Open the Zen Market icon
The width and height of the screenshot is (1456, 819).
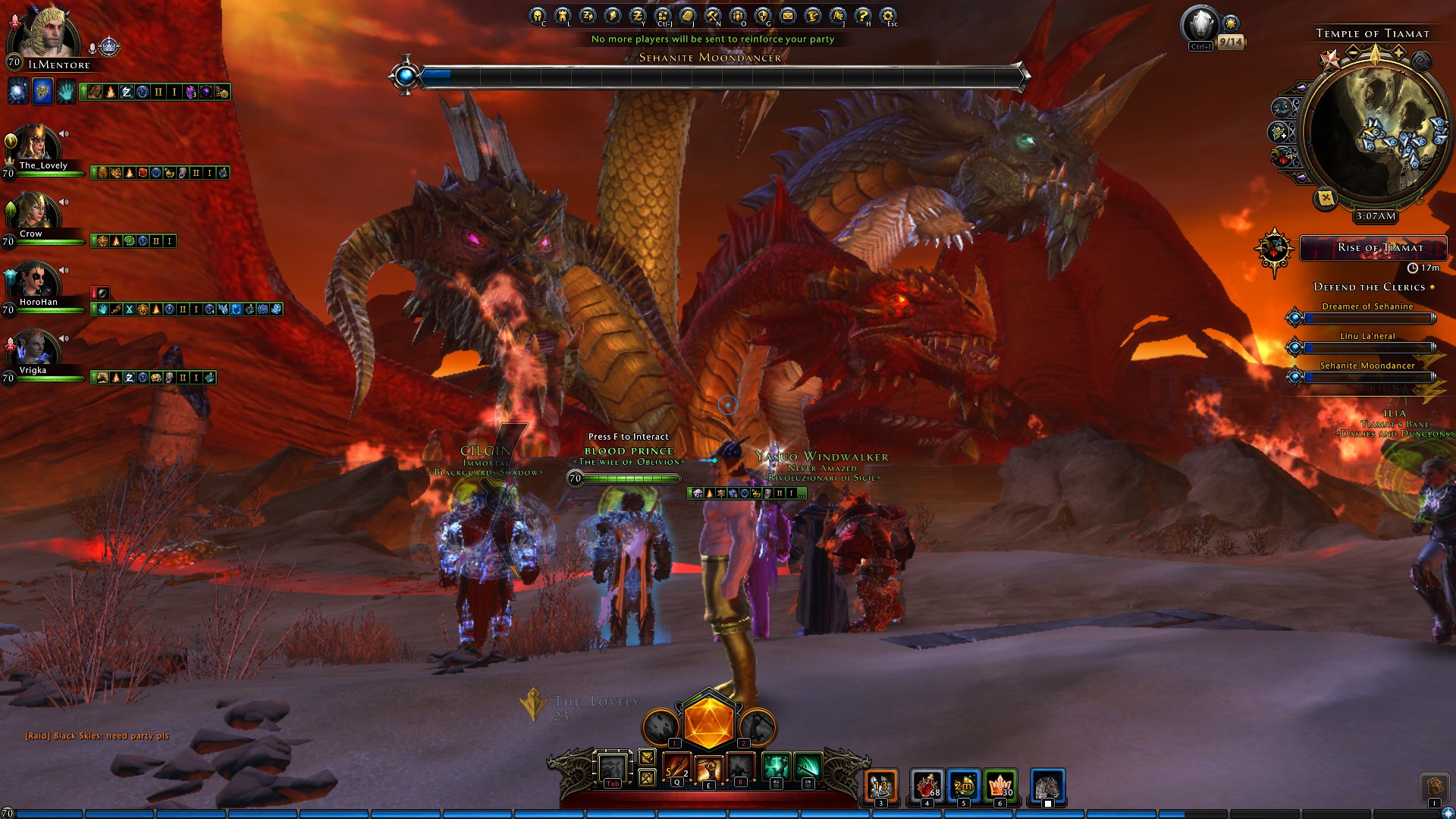(x=639, y=14)
